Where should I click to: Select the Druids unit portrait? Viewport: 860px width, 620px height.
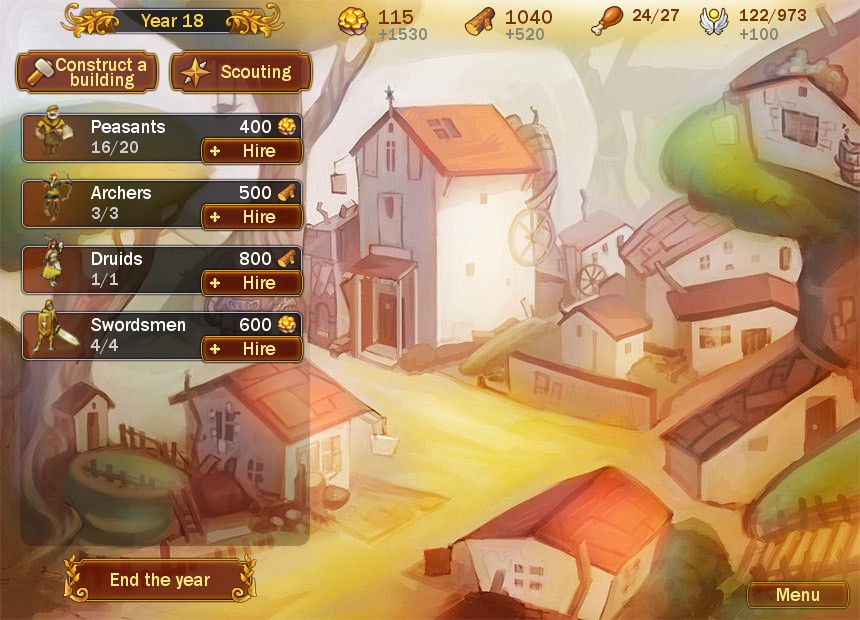pos(50,269)
